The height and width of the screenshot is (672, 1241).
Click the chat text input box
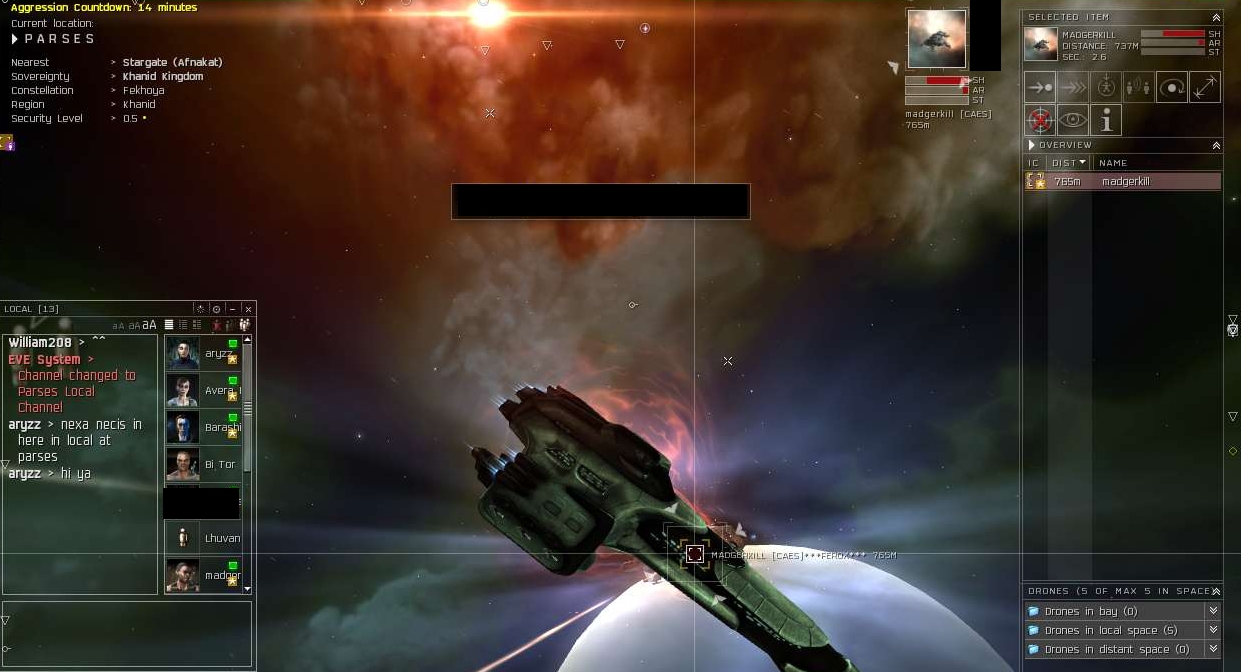coord(127,633)
